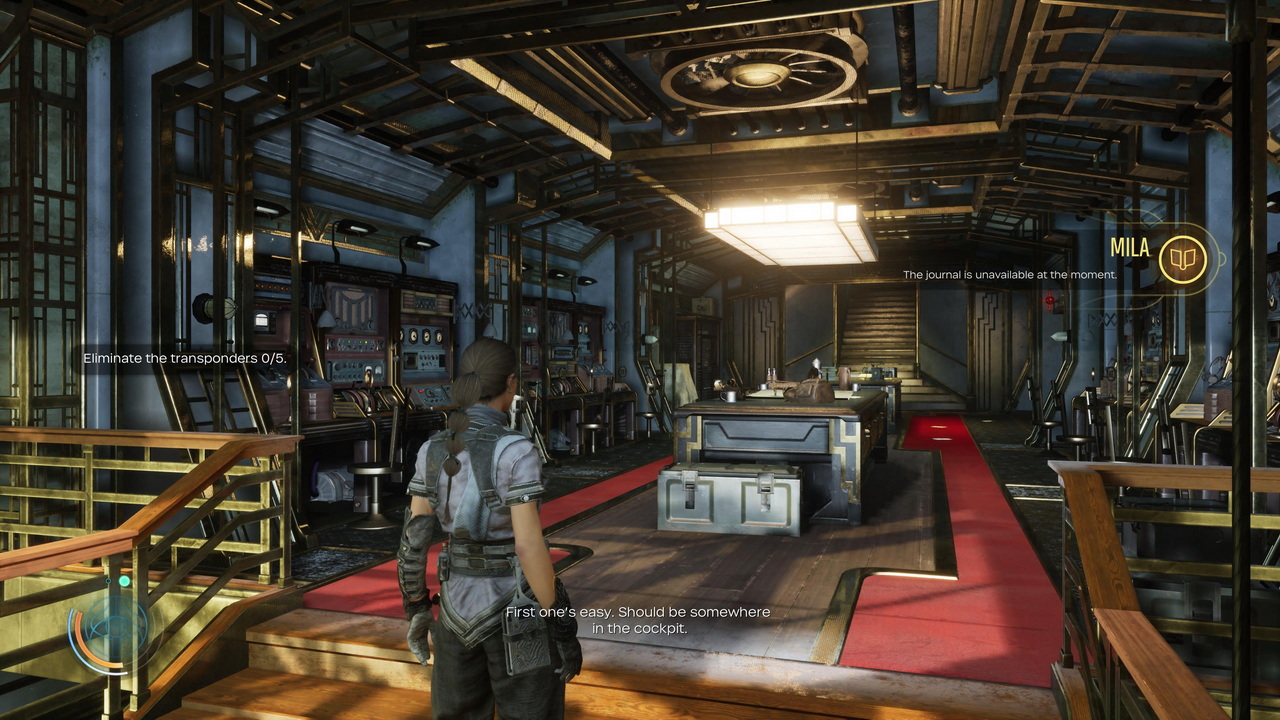Image resolution: width=1280 pixels, height=720 pixels.
Task: Click the circular compass gauge
Action: pos(108,627)
